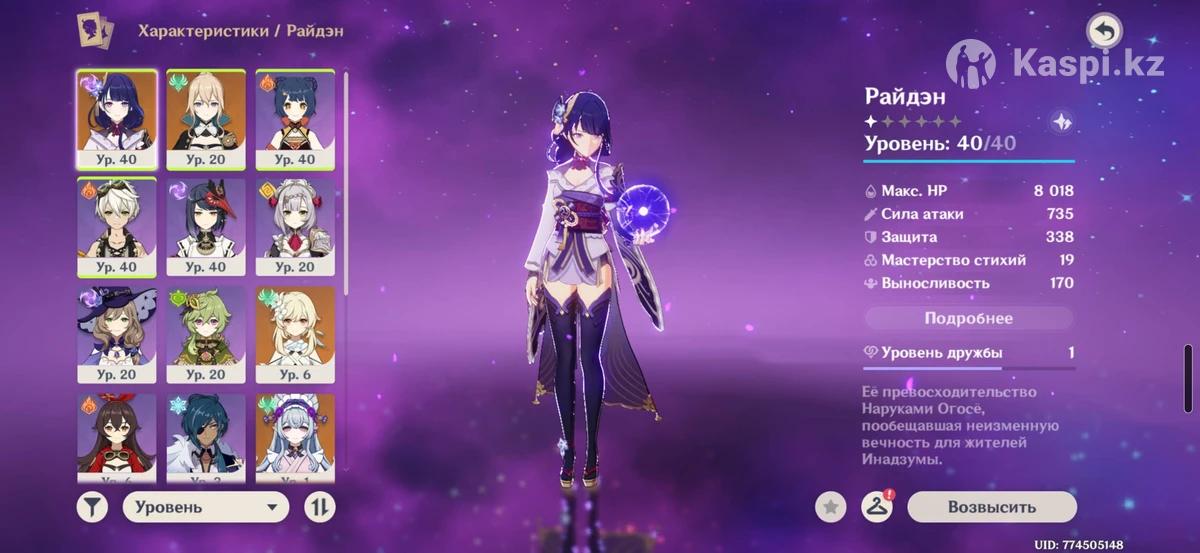Open the Уровень sort dropdown
The width and height of the screenshot is (1200, 553).
(x=205, y=507)
